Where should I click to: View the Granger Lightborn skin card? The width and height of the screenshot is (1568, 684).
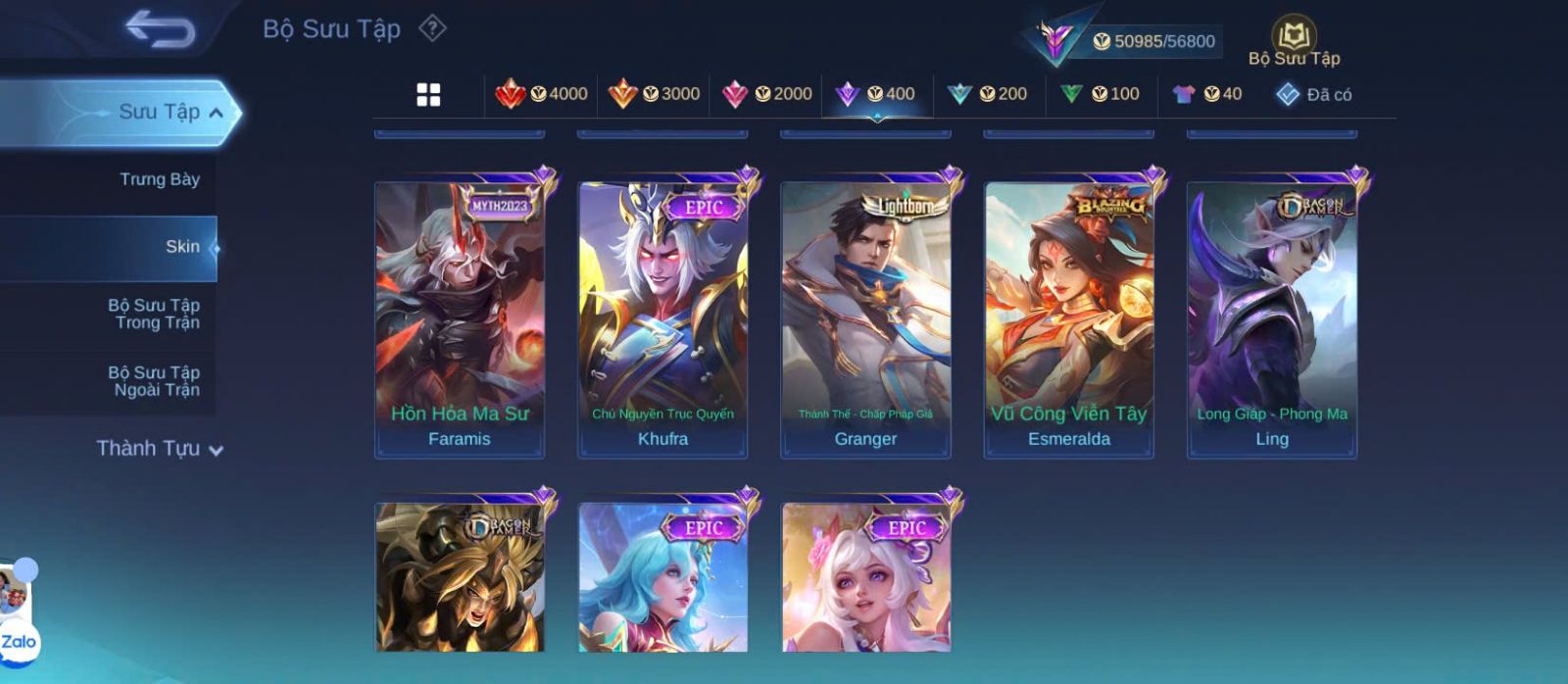pyautogui.click(x=865, y=318)
